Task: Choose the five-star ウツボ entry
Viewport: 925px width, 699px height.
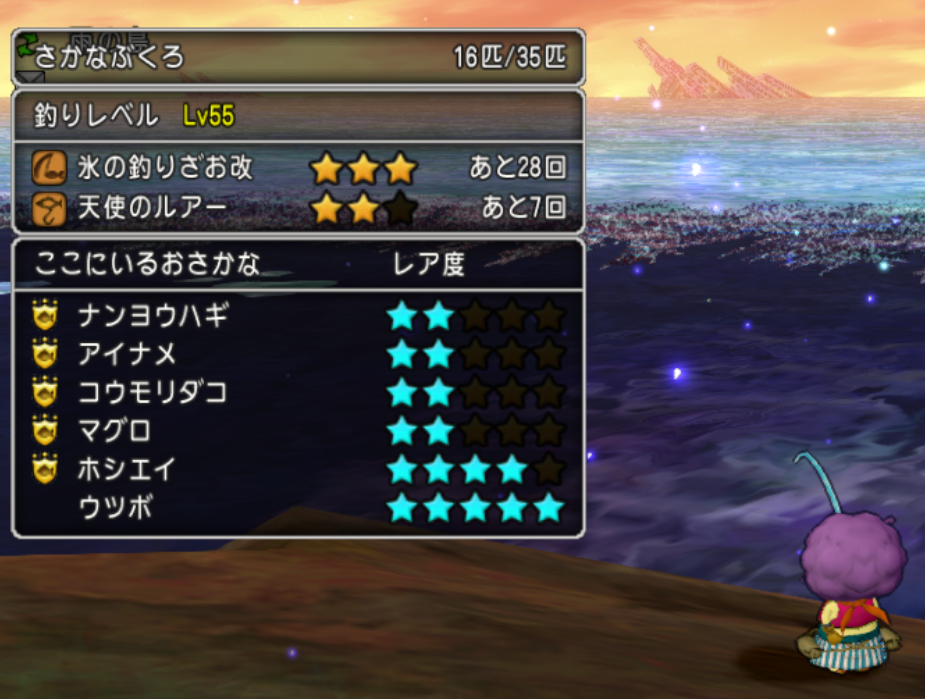Action: (x=115, y=508)
